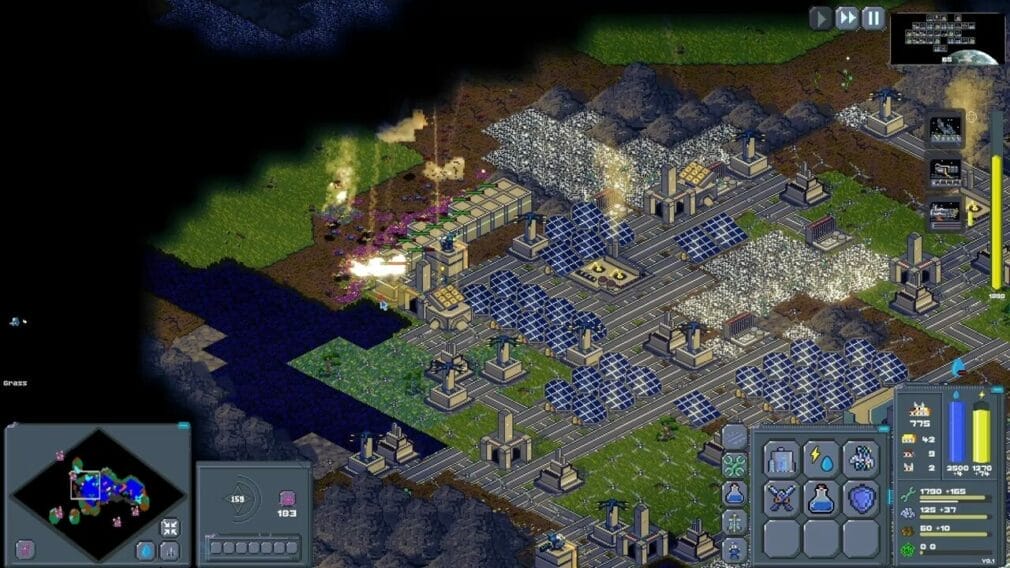Switch to the blue flask side tab
1010x568 pixels.
(734, 493)
